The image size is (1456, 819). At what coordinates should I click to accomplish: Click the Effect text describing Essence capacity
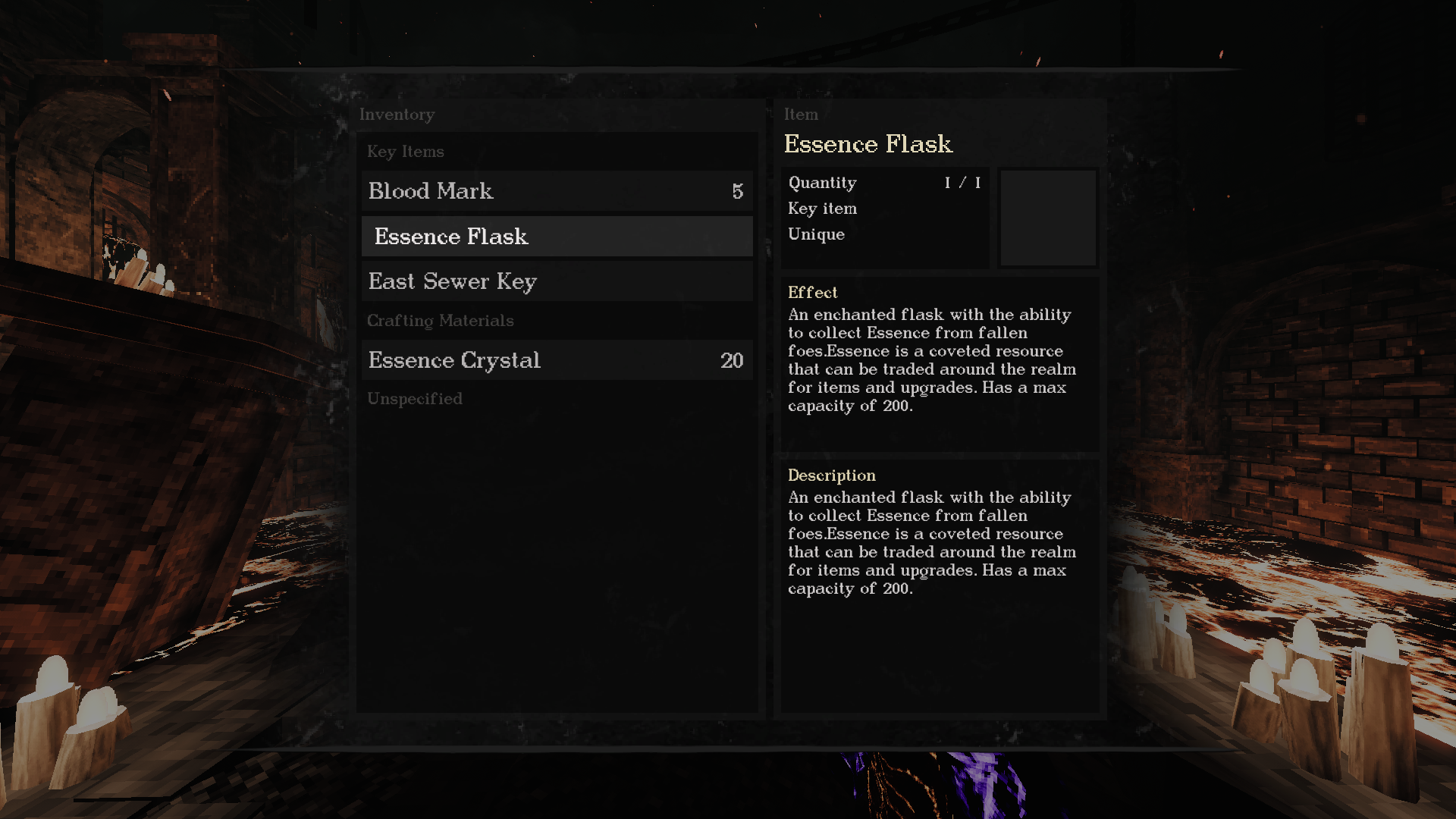(x=931, y=360)
